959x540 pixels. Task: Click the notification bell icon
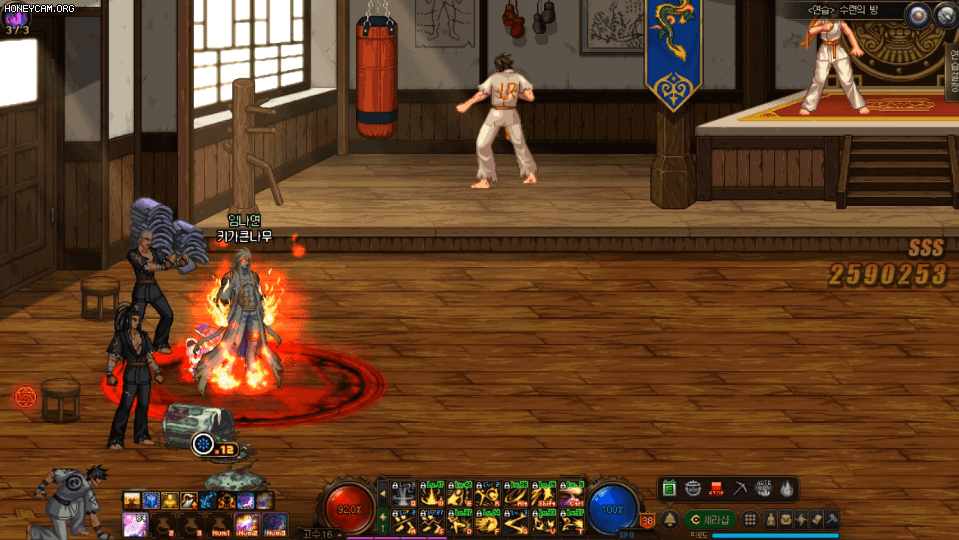point(669,520)
